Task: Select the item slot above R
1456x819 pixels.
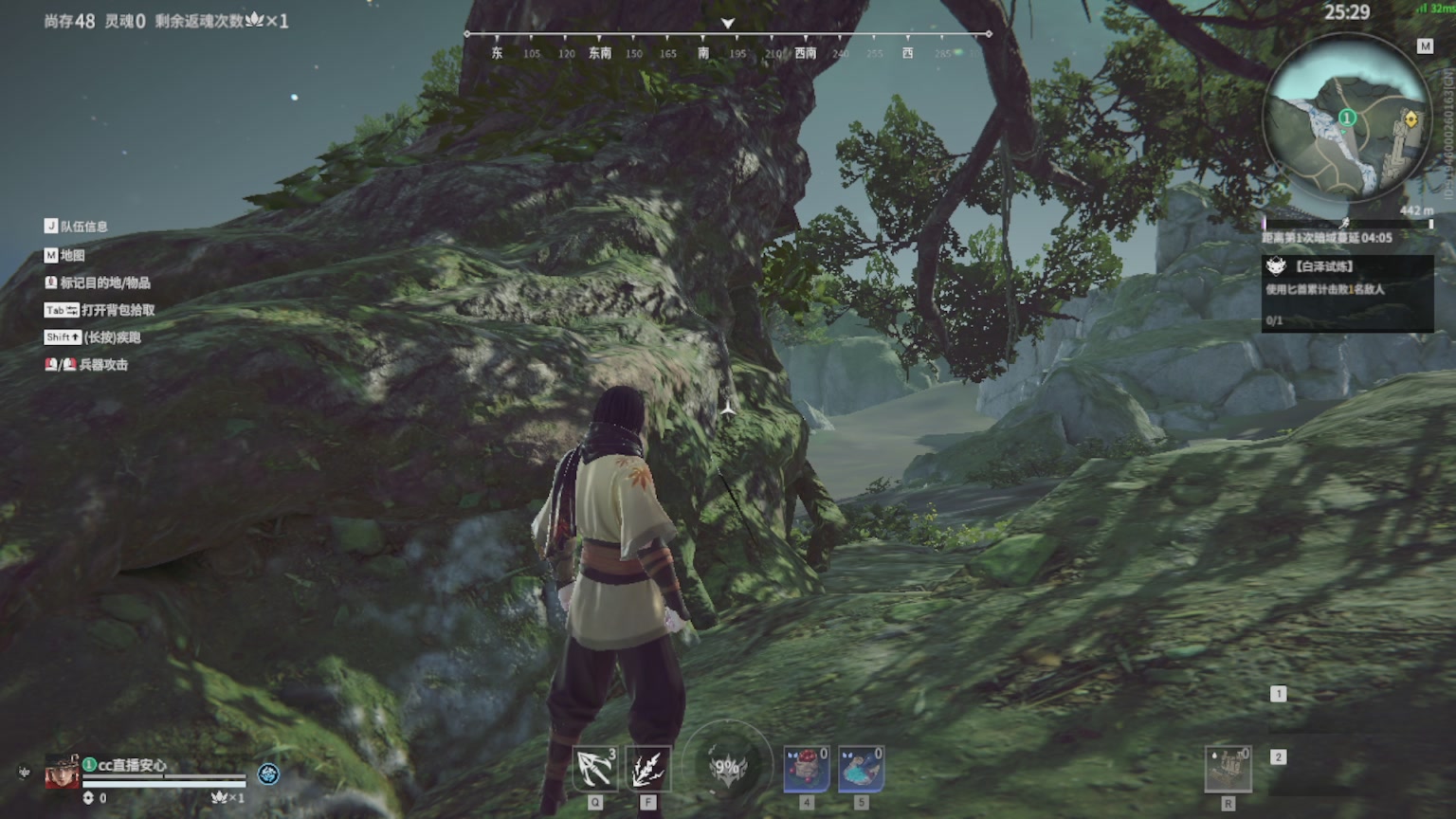Action: [x=1228, y=769]
